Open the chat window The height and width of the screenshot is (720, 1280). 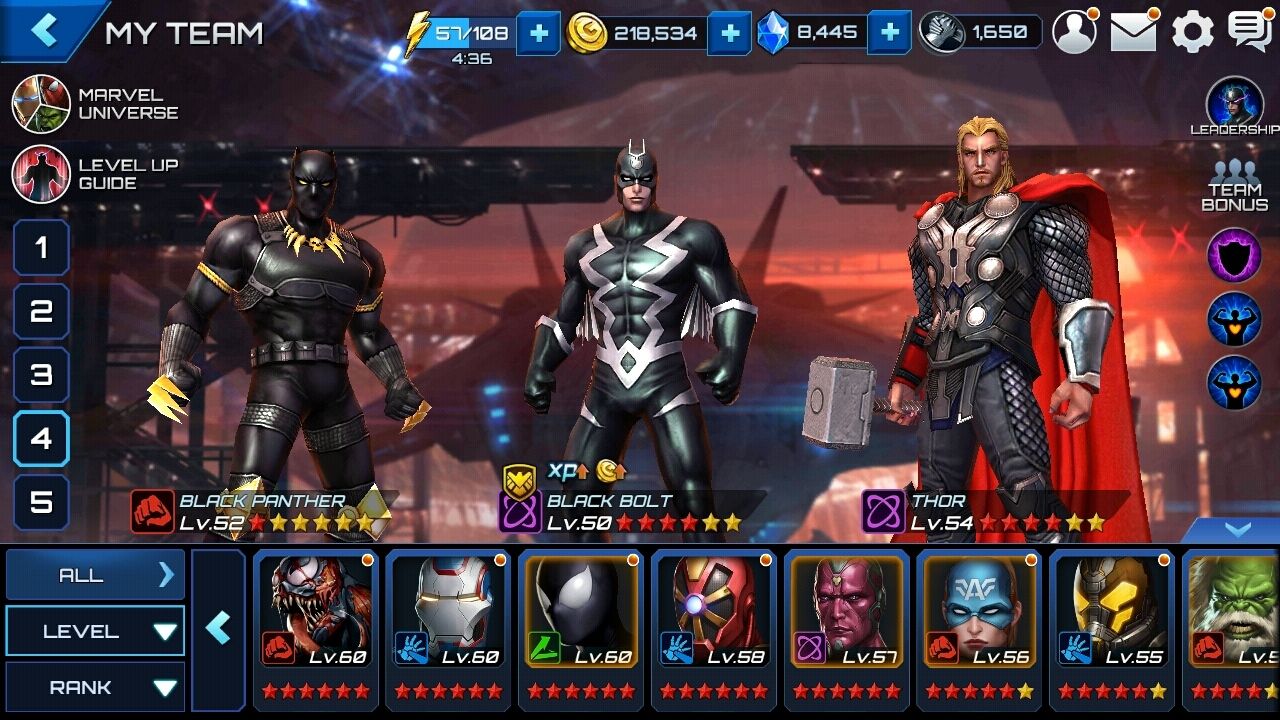pyautogui.click(x=1249, y=32)
